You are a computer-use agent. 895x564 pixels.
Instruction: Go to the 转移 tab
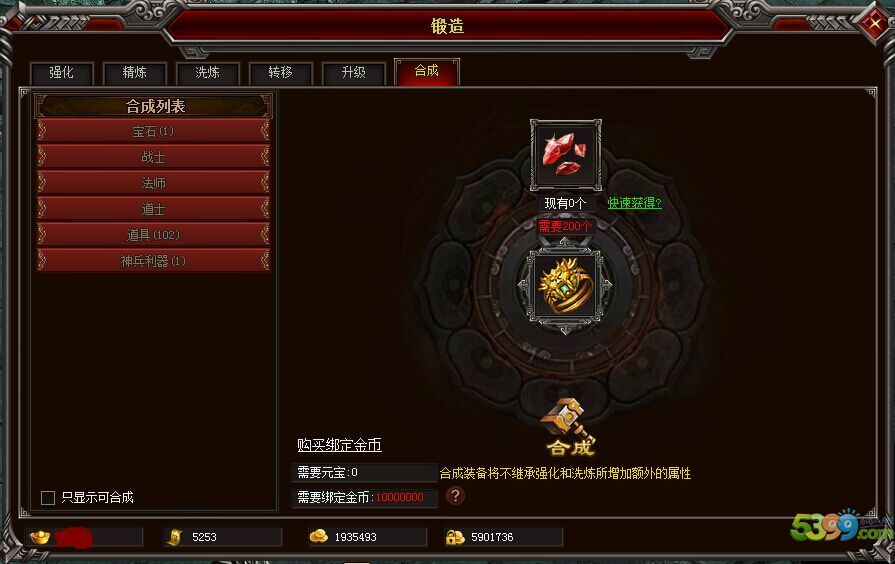(x=281, y=73)
